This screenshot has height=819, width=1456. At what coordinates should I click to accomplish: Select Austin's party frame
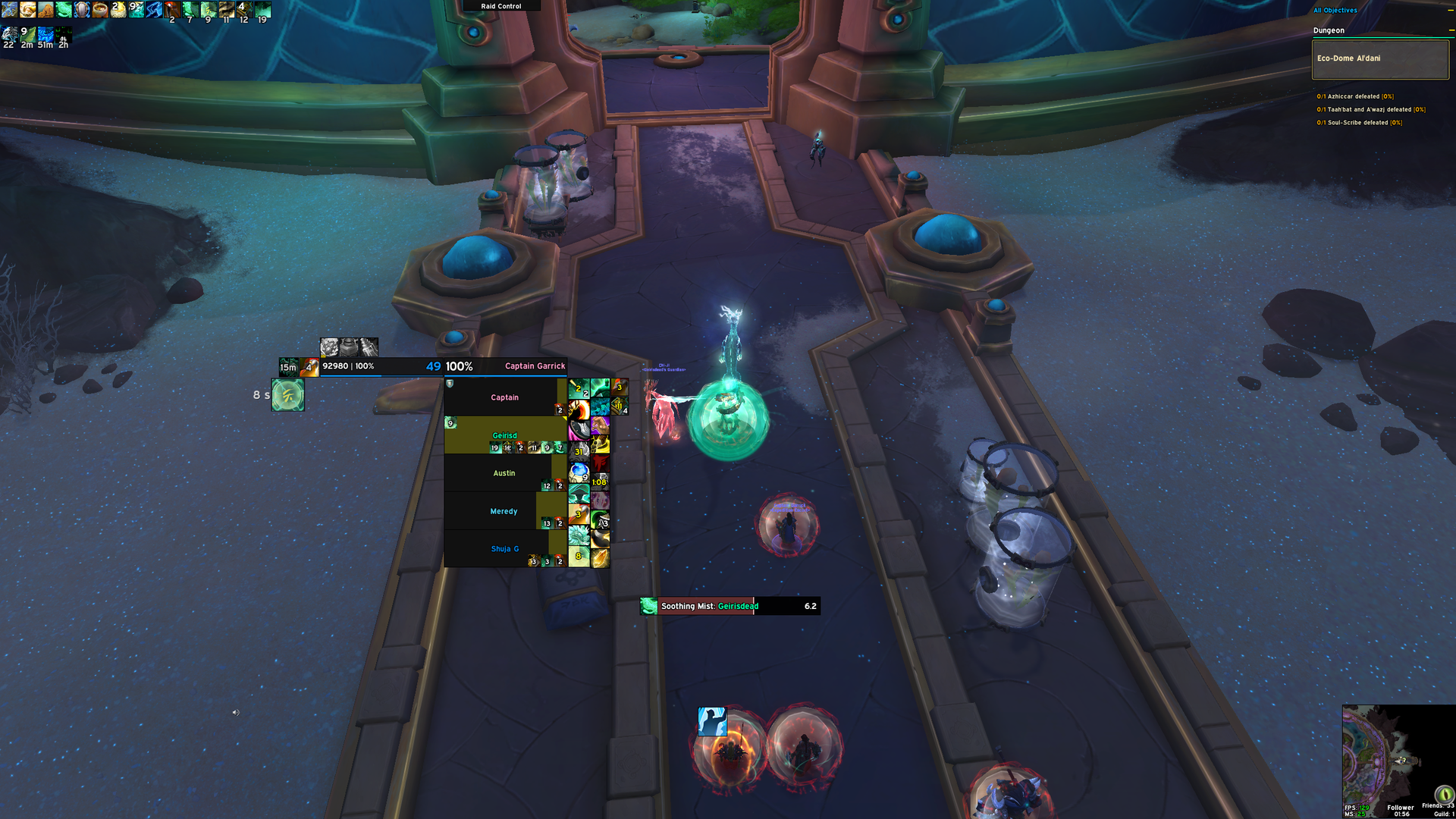coord(504,472)
